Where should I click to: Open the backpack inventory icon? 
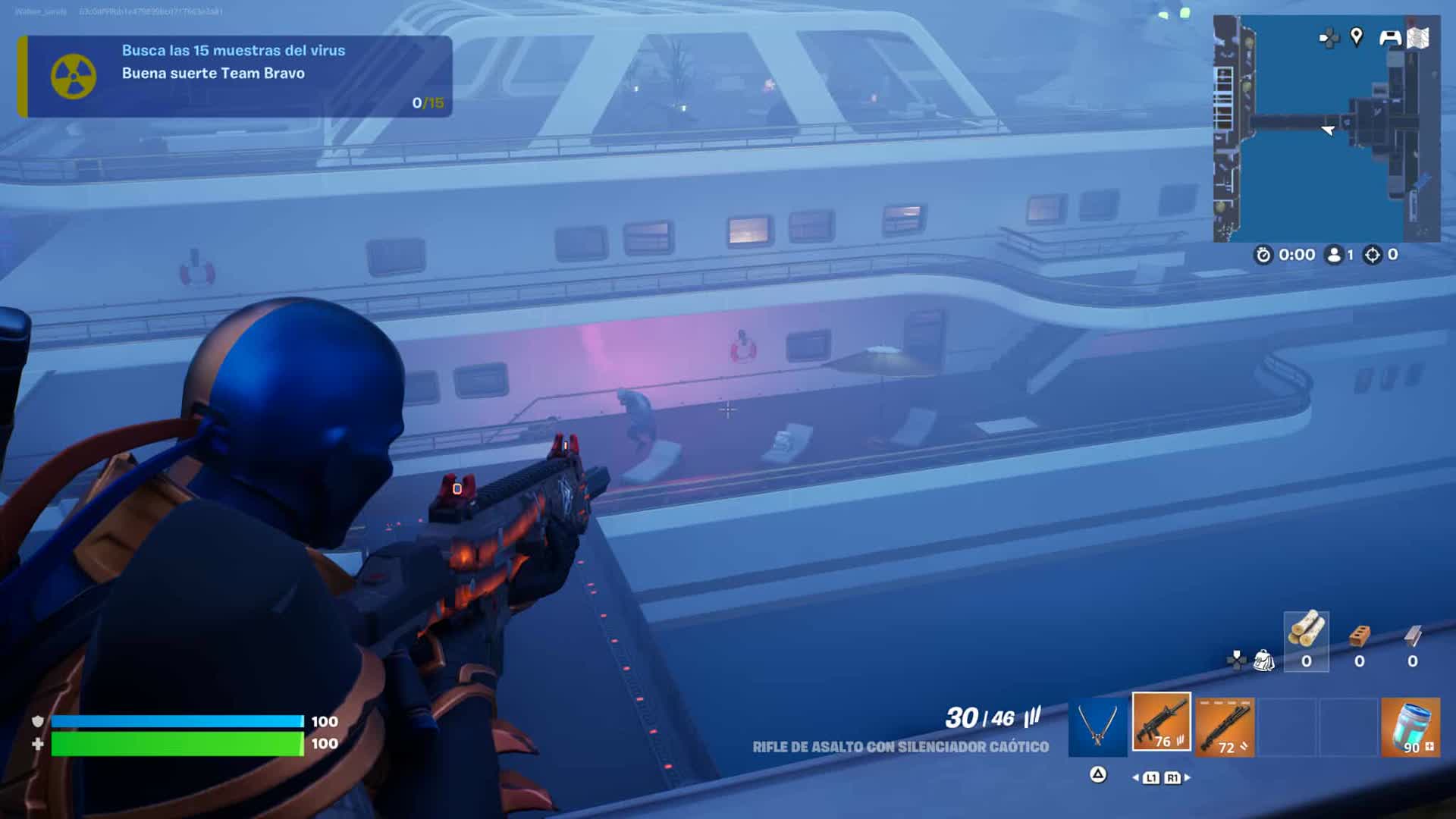tap(1263, 661)
